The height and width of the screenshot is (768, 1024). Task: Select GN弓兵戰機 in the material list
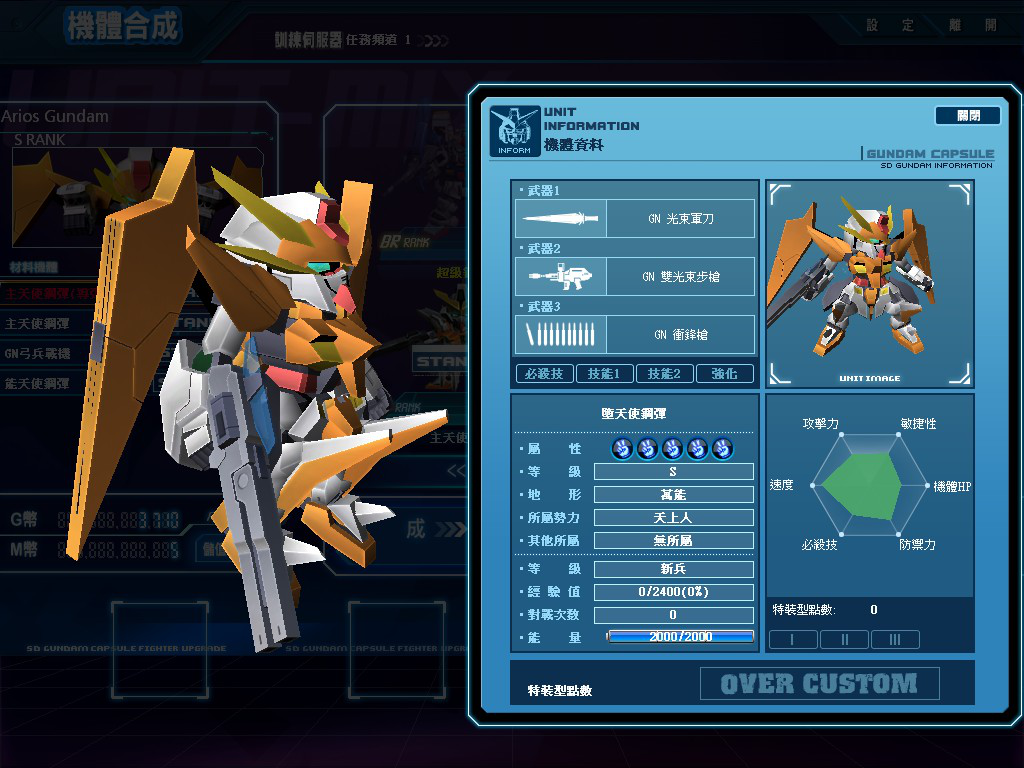click(x=38, y=354)
